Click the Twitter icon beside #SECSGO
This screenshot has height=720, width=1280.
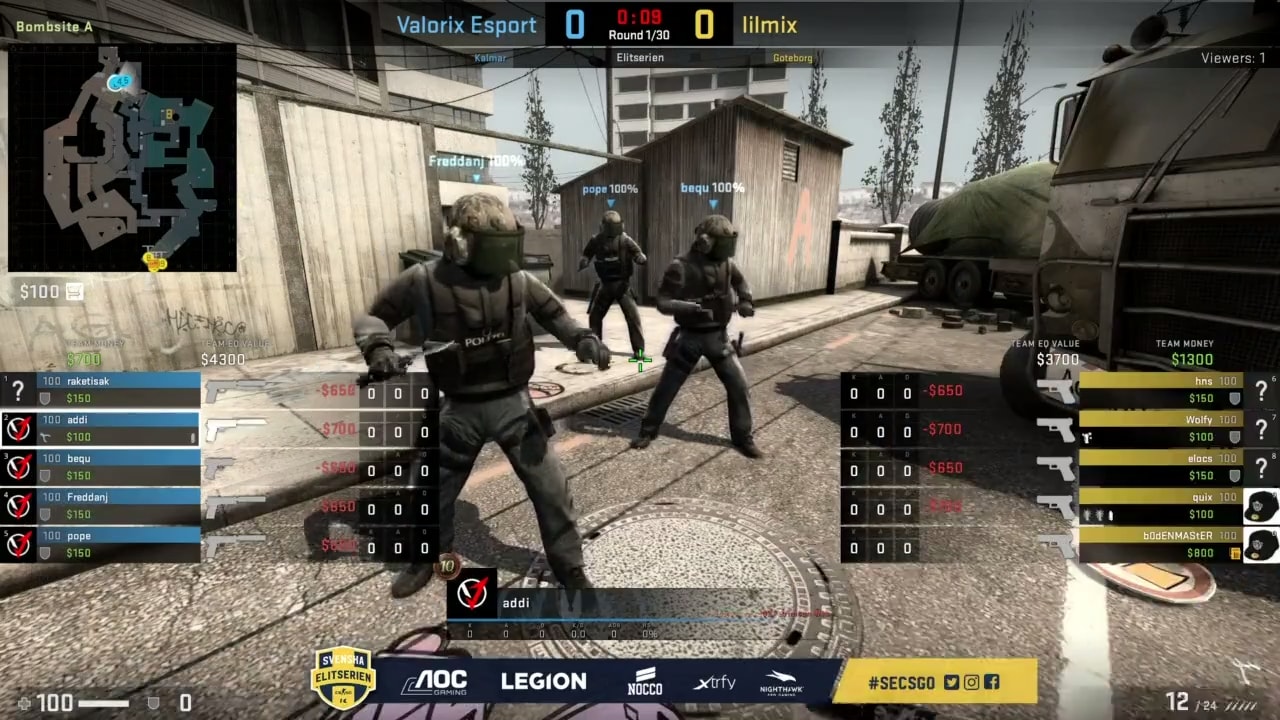point(951,682)
